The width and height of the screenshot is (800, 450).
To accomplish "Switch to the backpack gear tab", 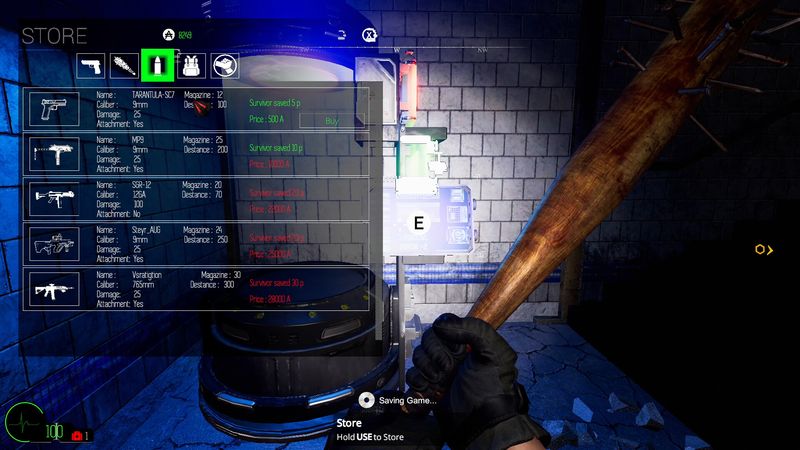I will pos(189,65).
